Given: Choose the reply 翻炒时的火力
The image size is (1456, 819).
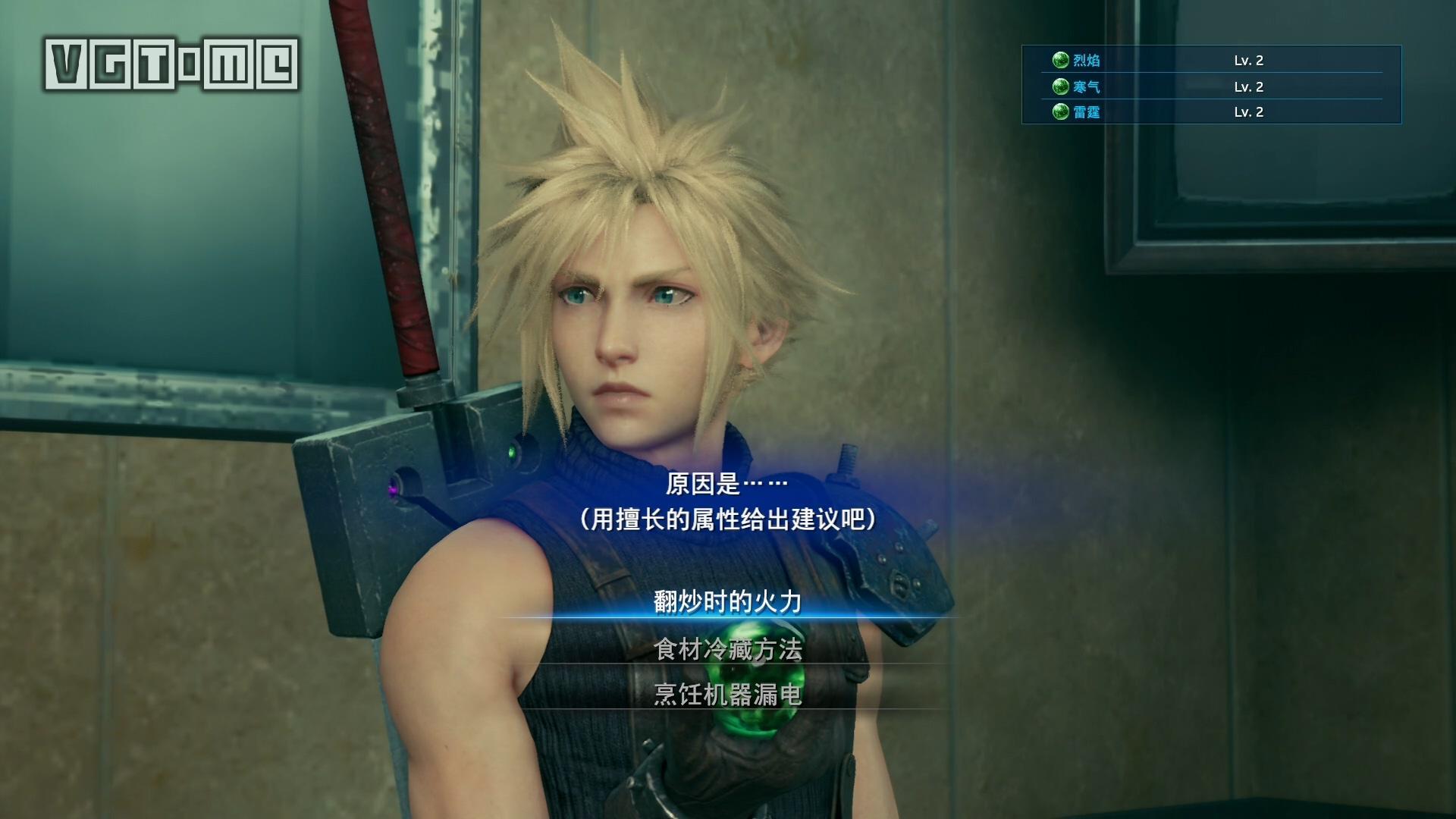Looking at the screenshot, I should 727,602.
